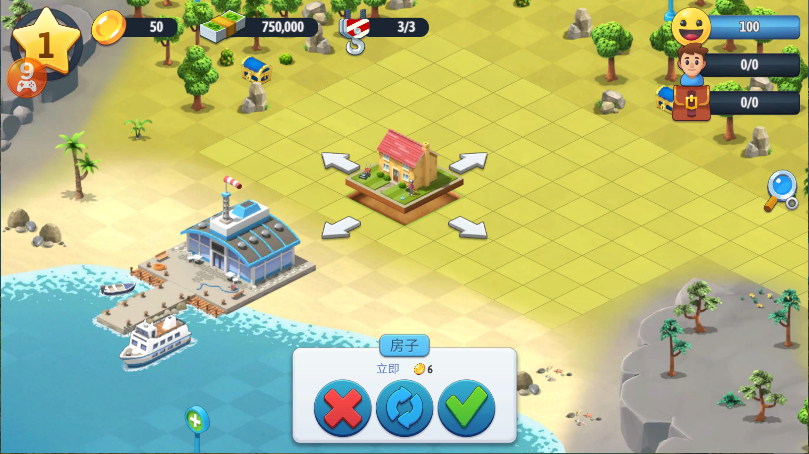Move house with lower-right arrow

467,227
